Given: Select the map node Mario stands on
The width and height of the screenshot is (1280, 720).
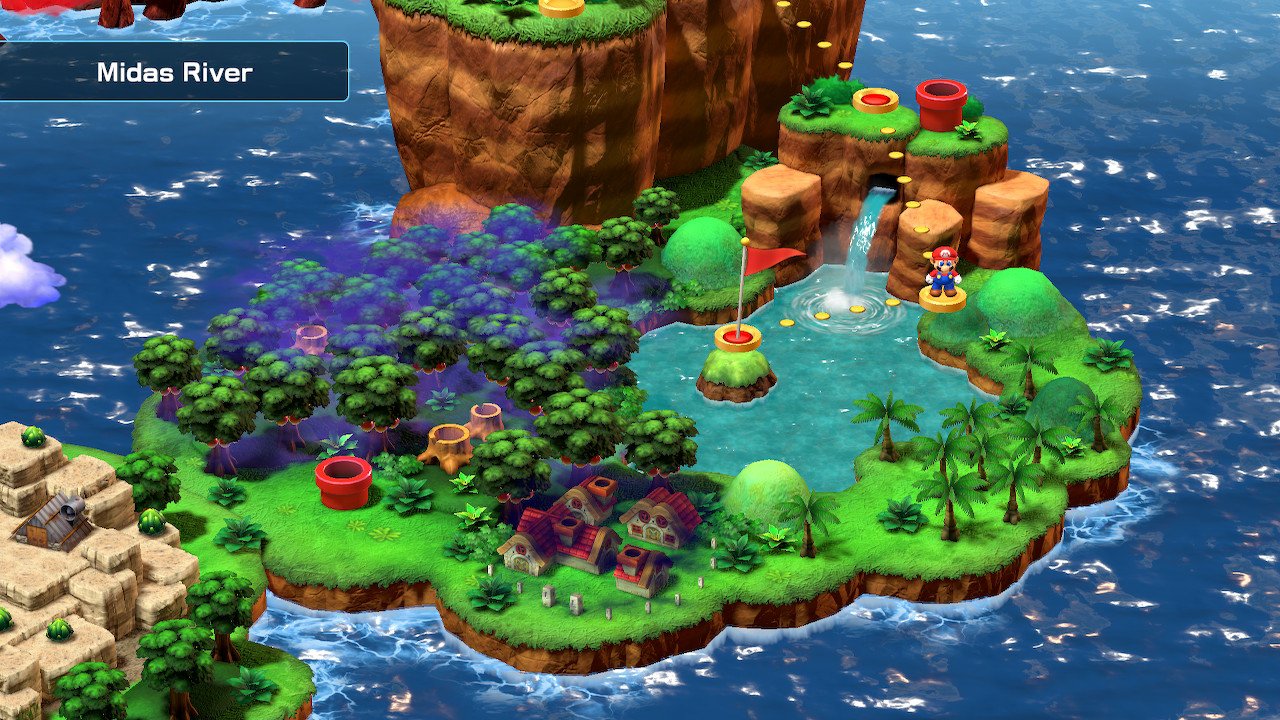Looking at the screenshot, I should click(942, 299).
